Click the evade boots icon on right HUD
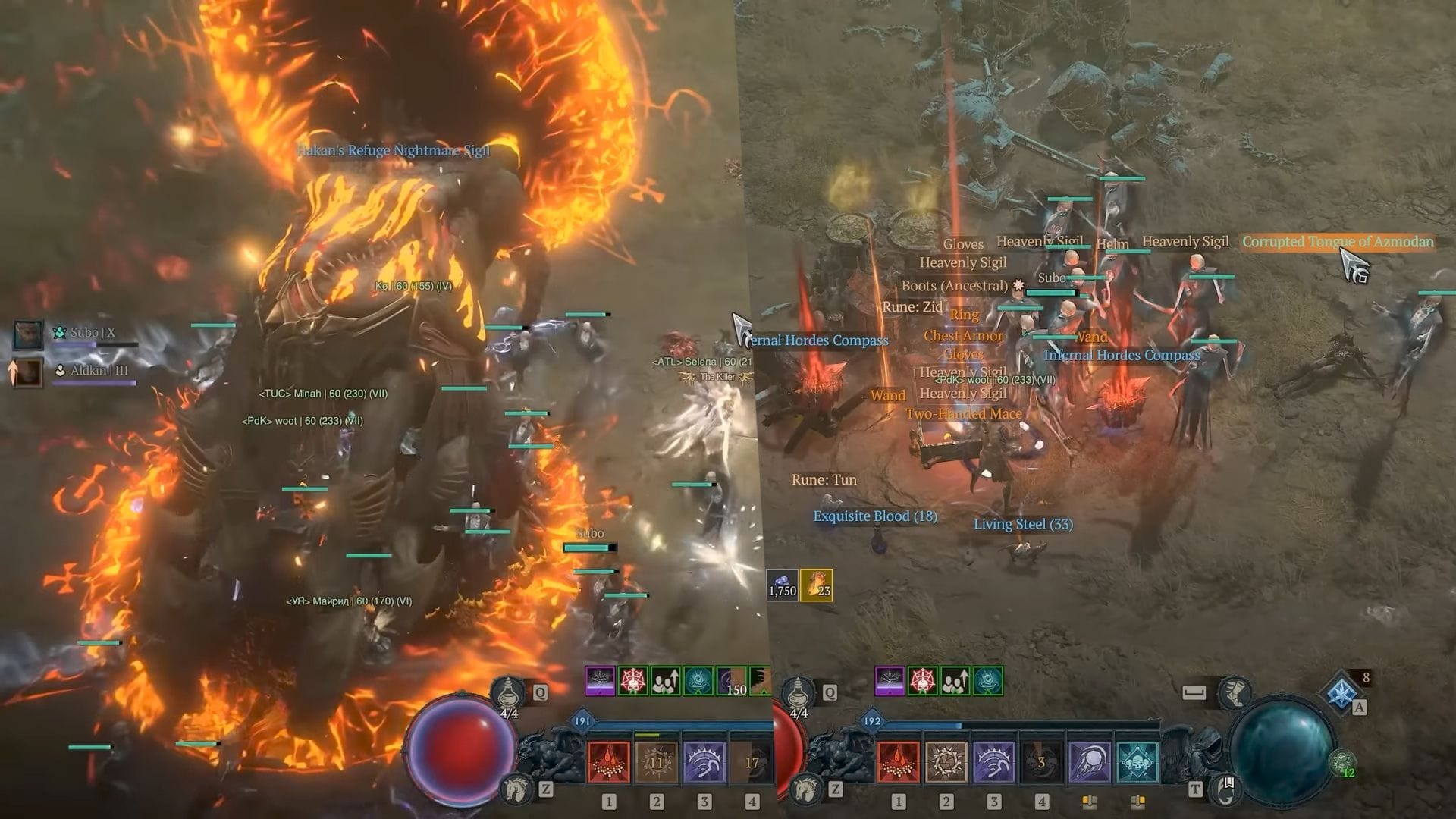1456x819 pixels. coord(1236,691)
